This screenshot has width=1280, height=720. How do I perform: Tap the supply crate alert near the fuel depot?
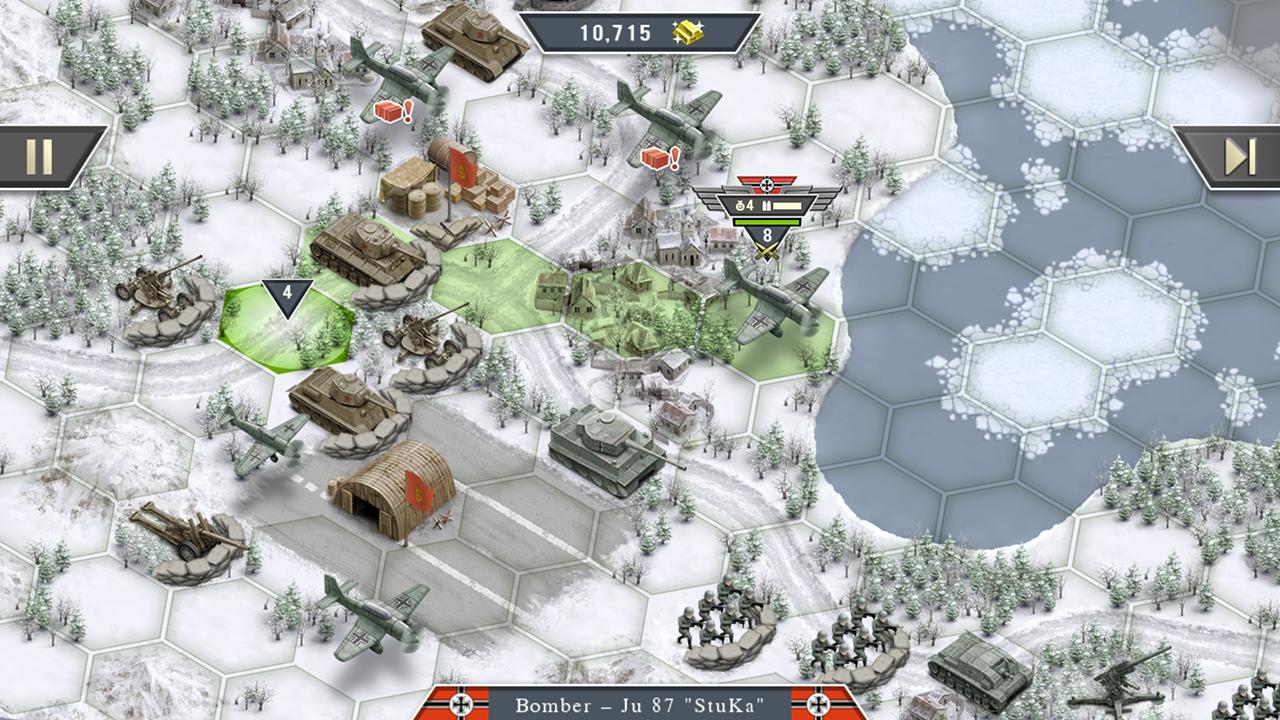(392, 112)
